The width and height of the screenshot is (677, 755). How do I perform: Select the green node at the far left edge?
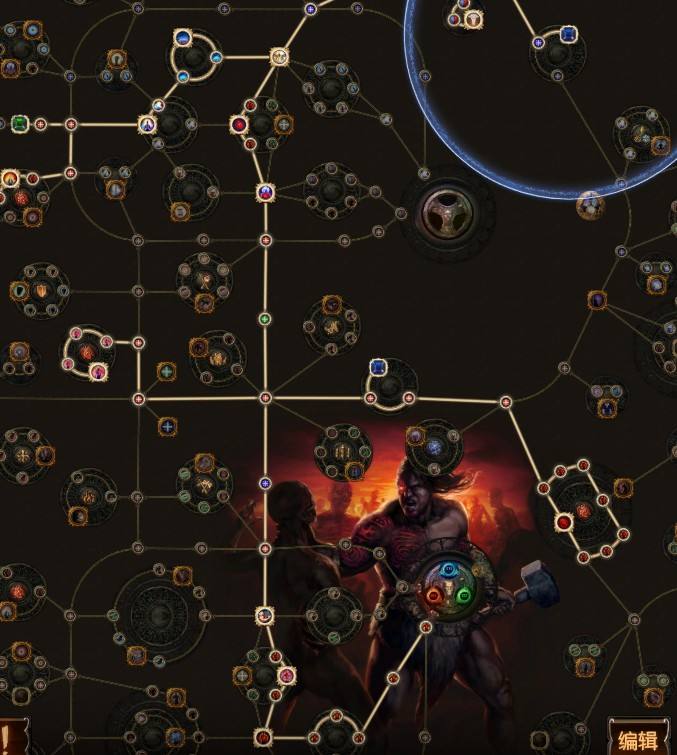pyautogui.click(x=19, y=125)
